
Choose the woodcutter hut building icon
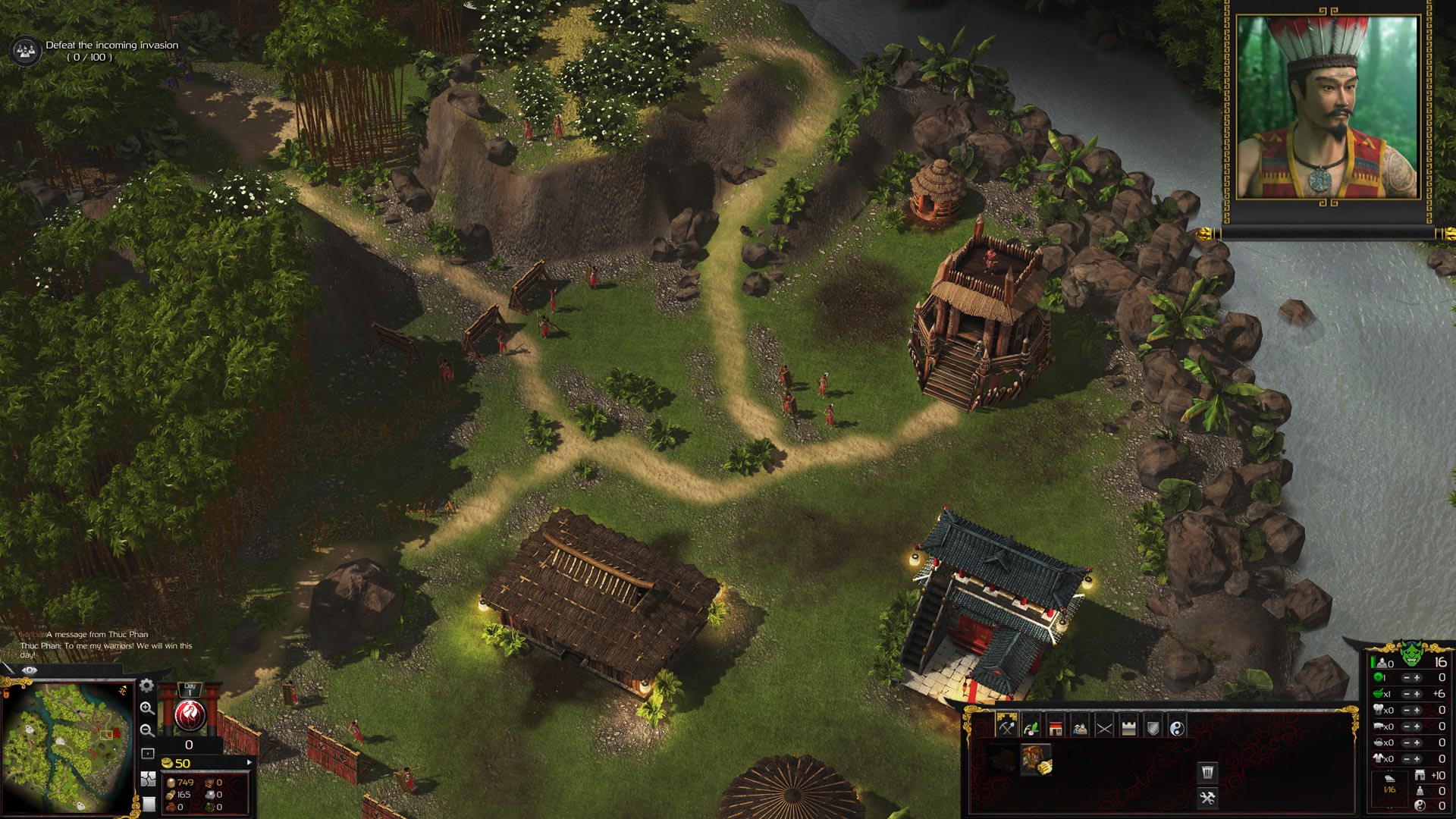(x=1035, y=758)
